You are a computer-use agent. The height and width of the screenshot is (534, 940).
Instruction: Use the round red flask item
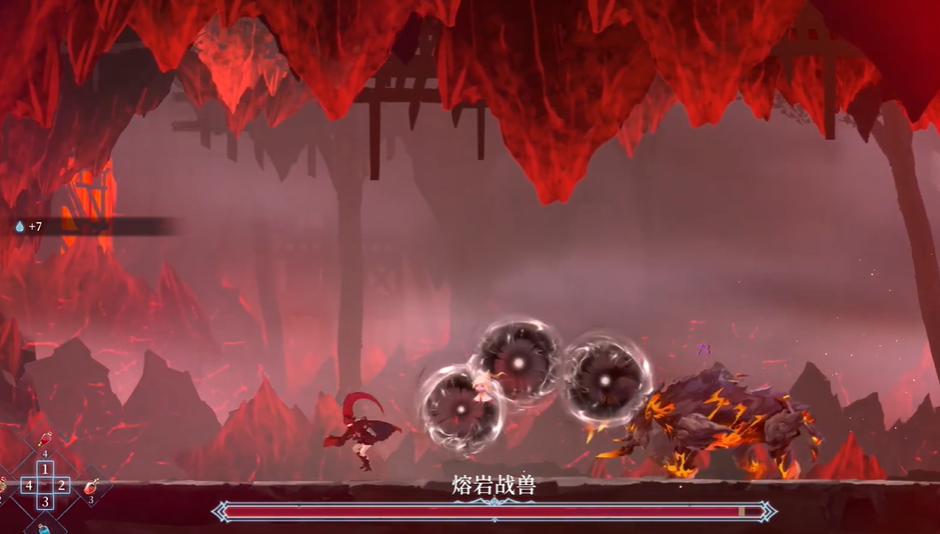point(92,486)
